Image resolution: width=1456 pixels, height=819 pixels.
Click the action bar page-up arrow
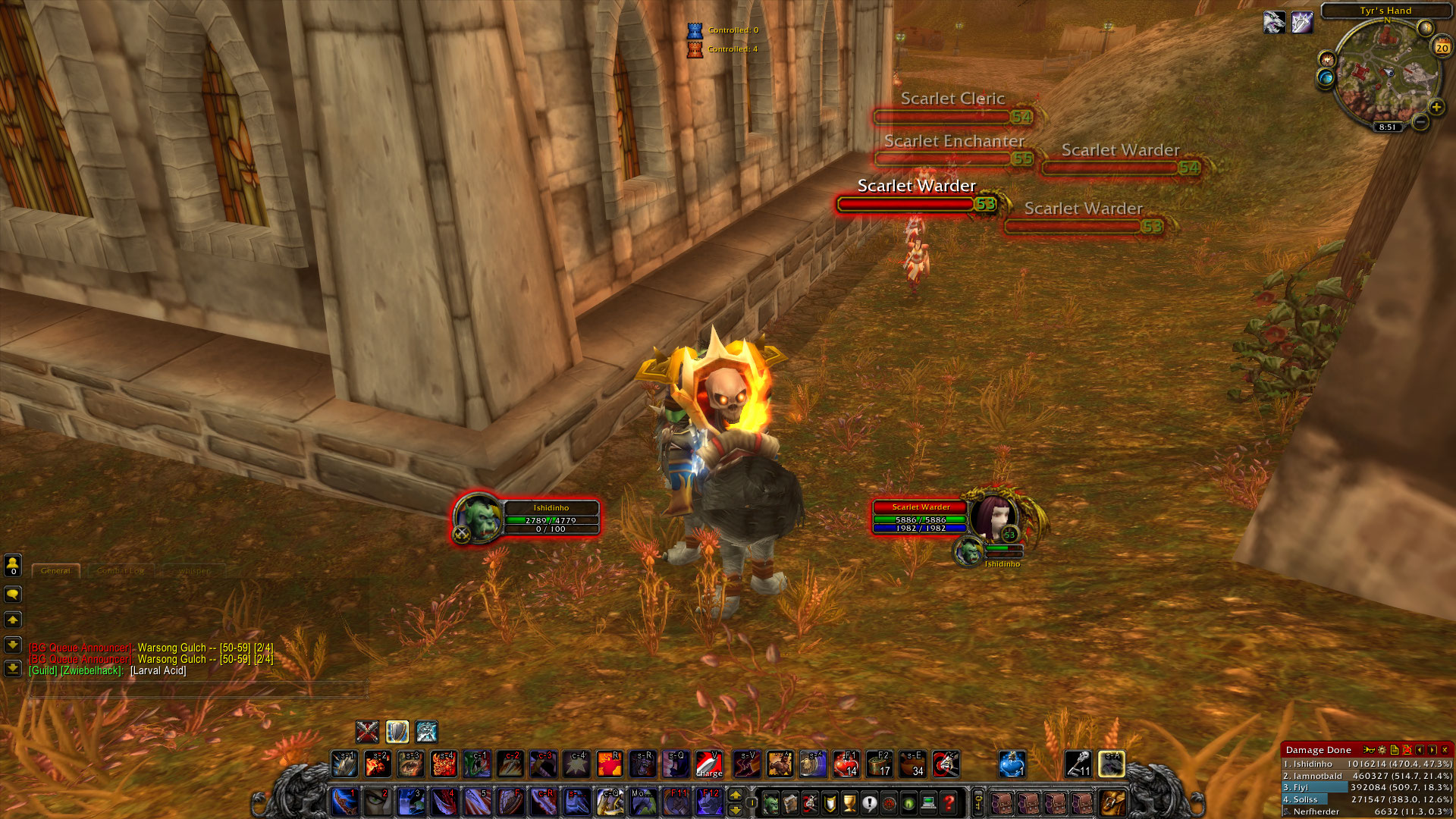(736, 795)
